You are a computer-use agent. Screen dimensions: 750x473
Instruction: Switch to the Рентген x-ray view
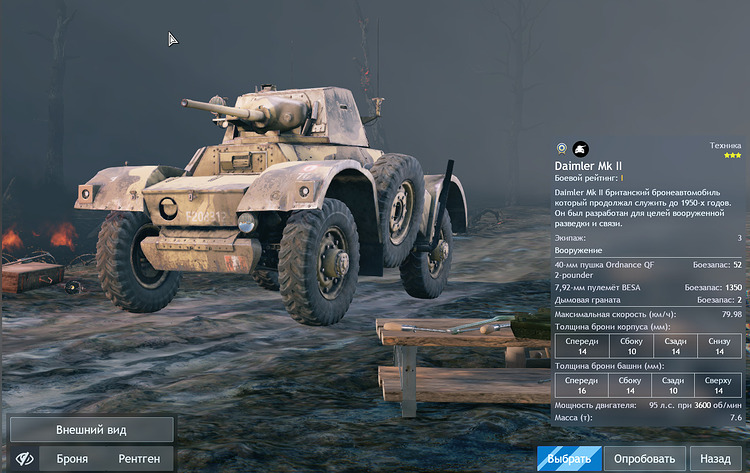coord(139,458)
